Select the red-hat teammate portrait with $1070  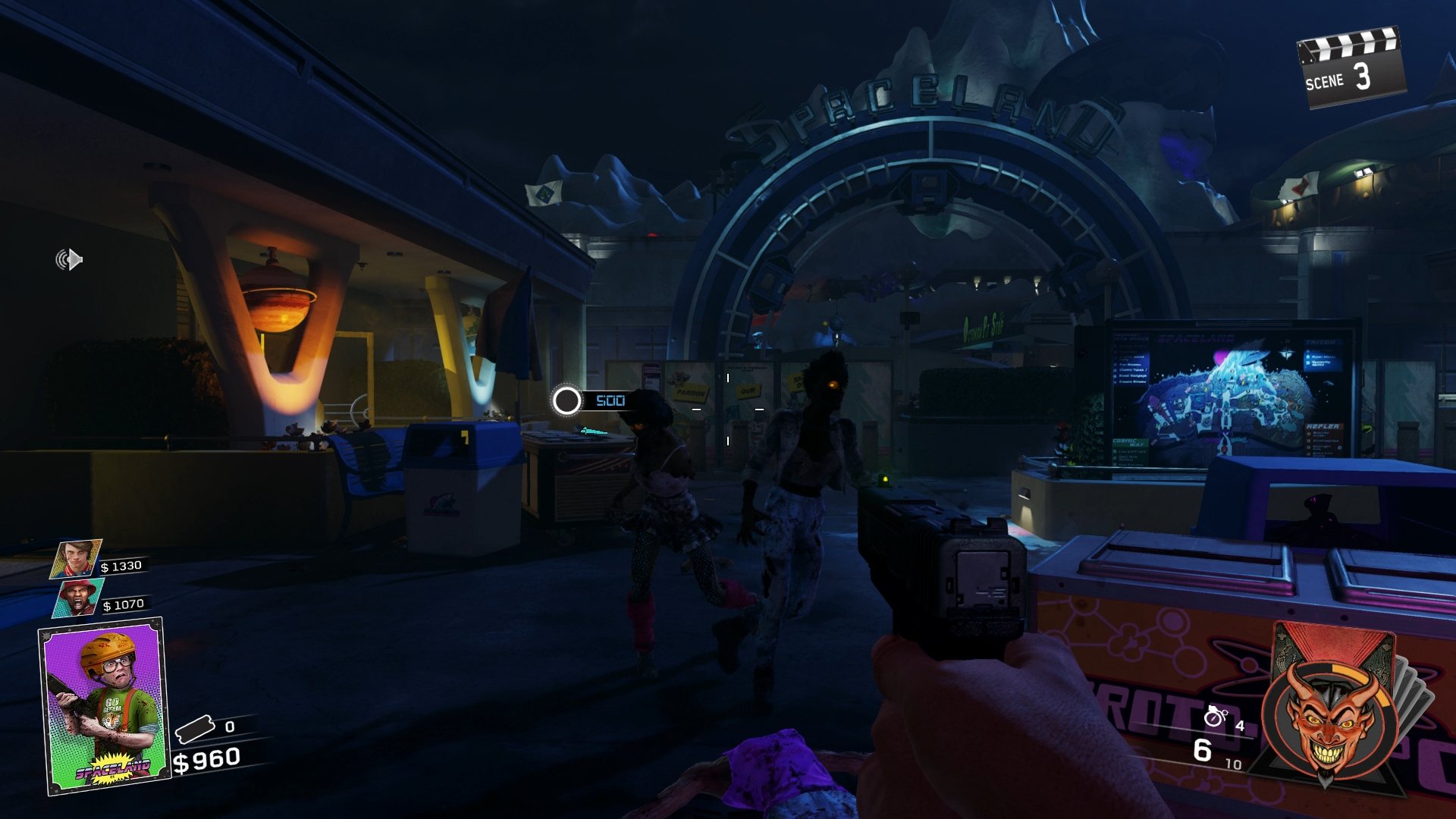point(77,598)
